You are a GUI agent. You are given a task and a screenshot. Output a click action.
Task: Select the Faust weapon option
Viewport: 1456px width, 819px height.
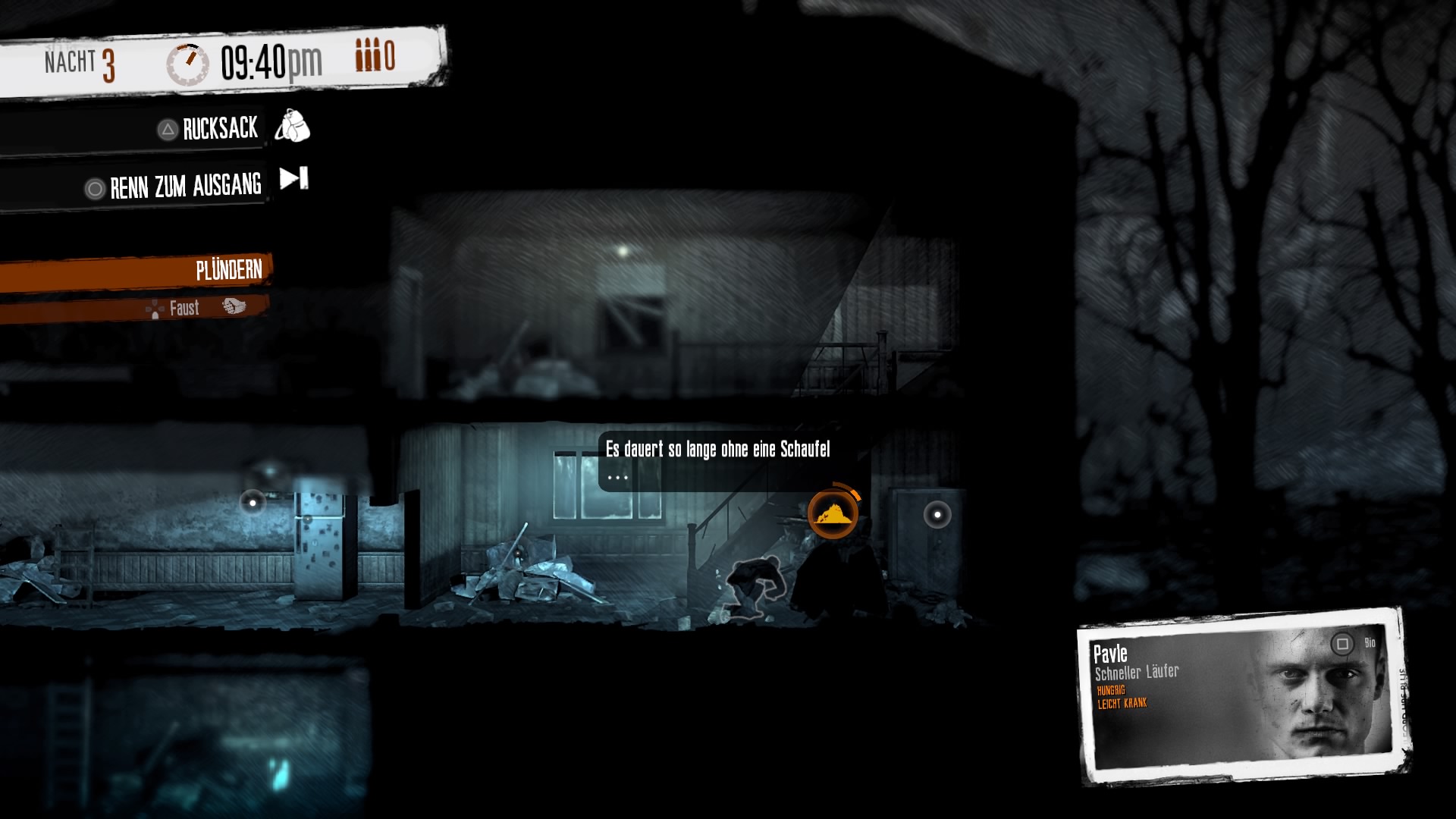(x=184, y=308)
